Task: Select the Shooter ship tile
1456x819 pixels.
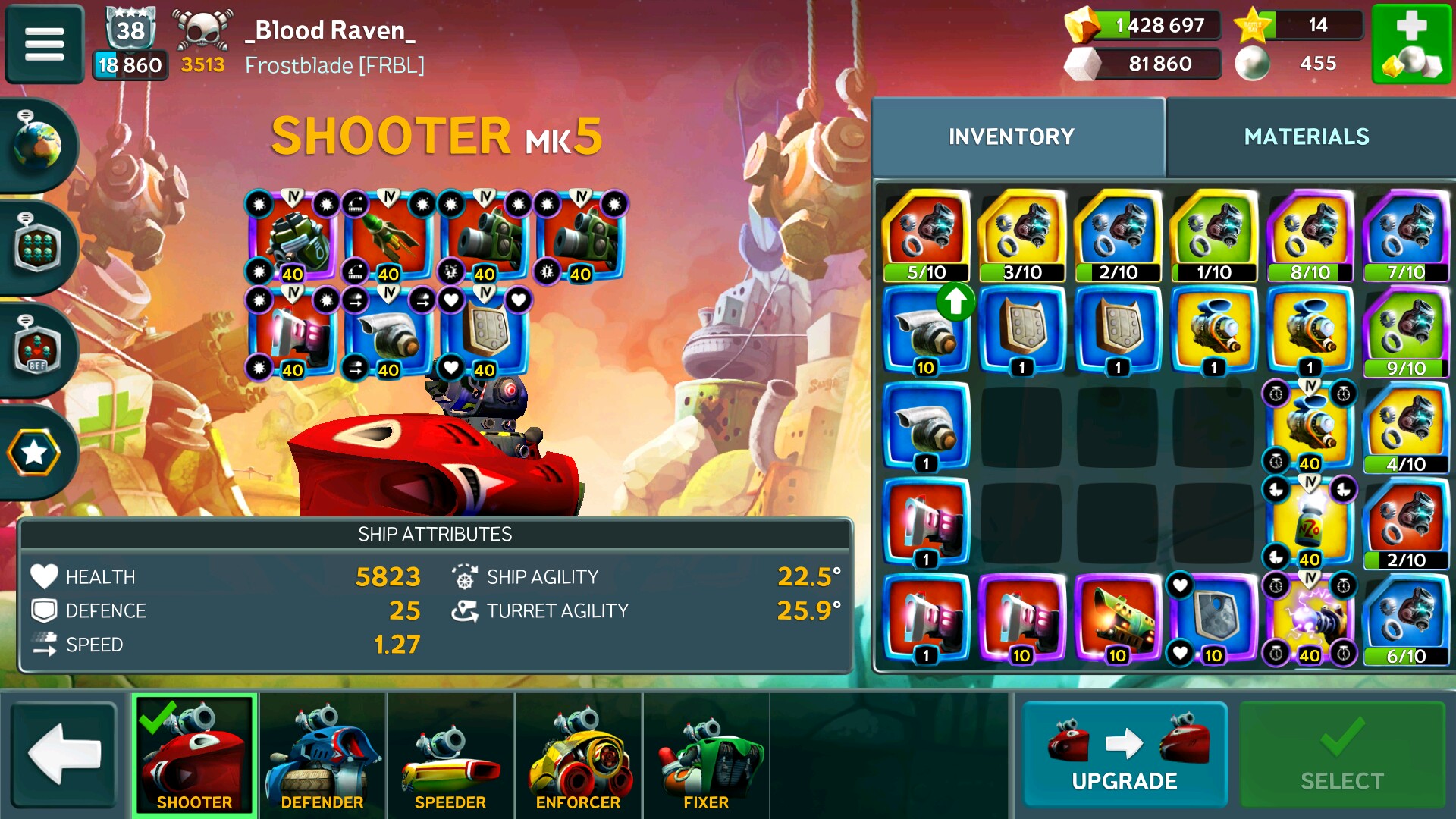Action: (x=195, y=755)
